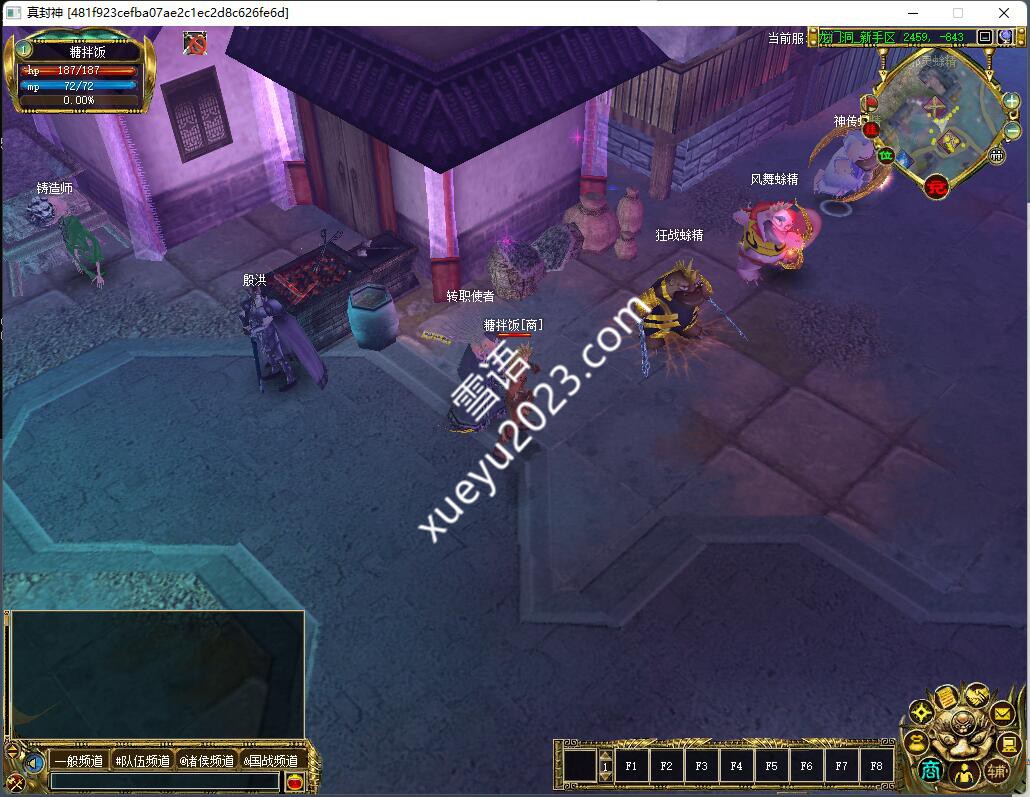Open the mail envelope icon
The width and height of the screenshot is (1030, 797).
1002,715
